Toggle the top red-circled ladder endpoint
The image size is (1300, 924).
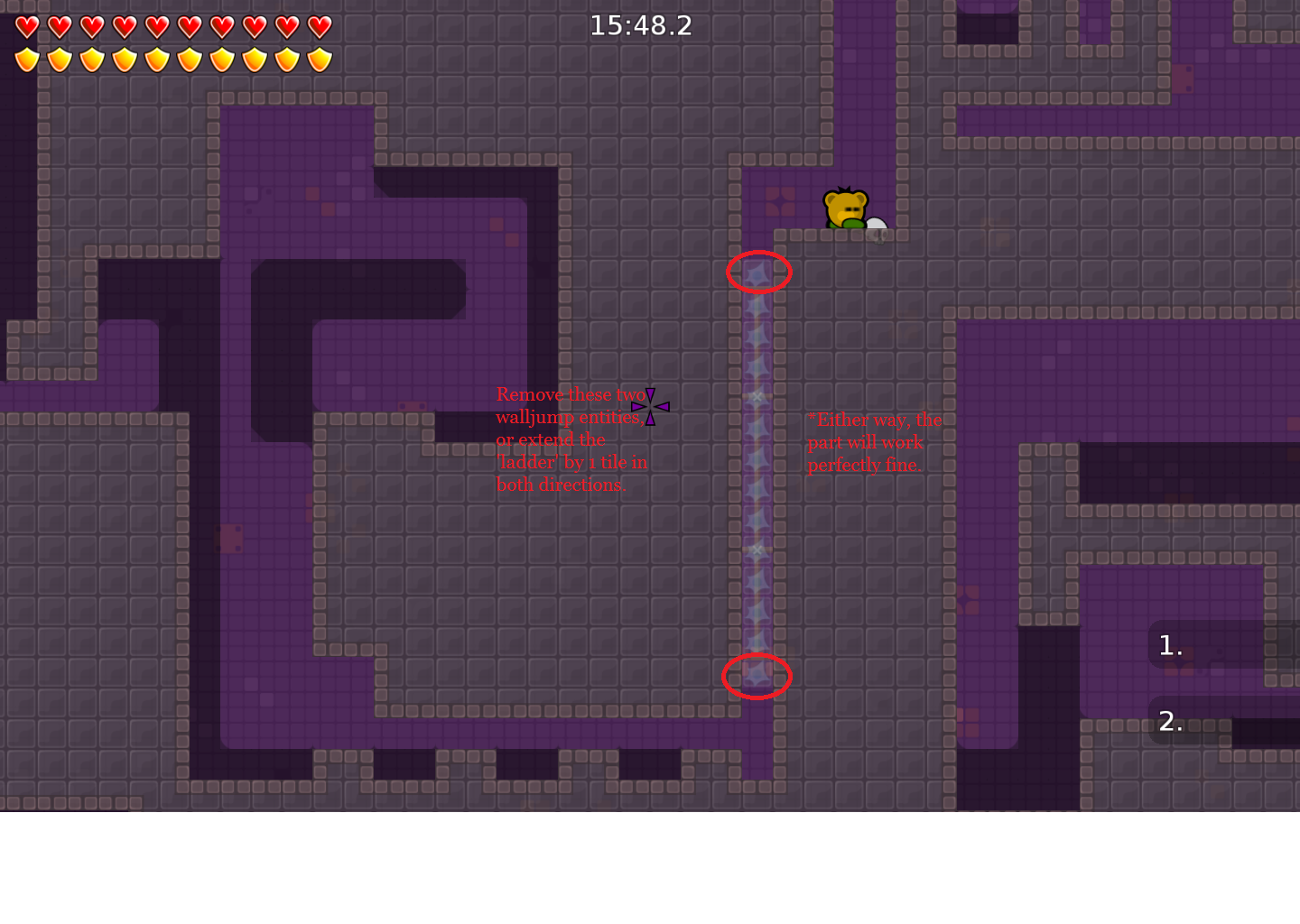(x=758, y=271)
